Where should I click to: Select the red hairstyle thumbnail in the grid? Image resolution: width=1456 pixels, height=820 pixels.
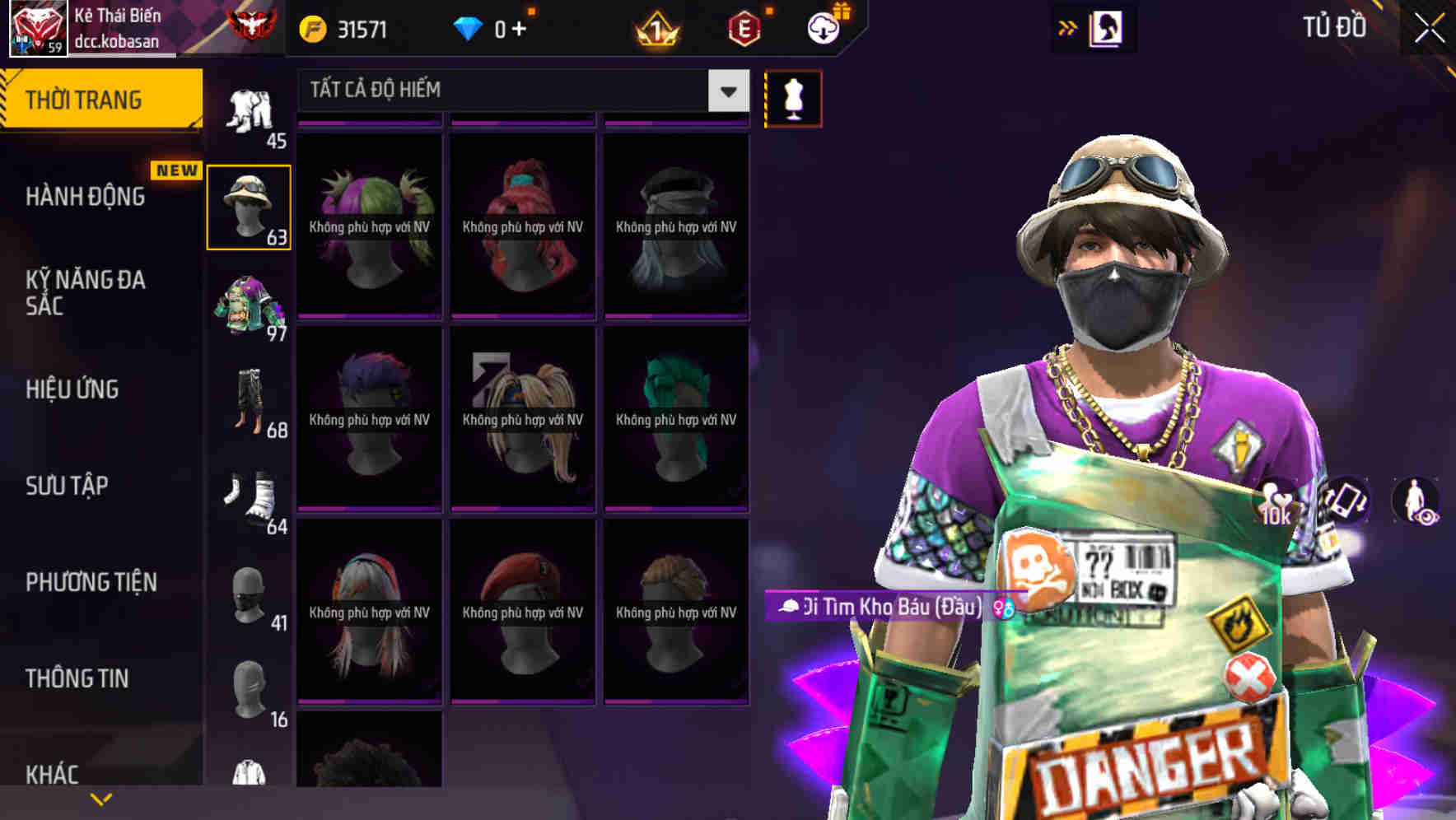(521, 222)
